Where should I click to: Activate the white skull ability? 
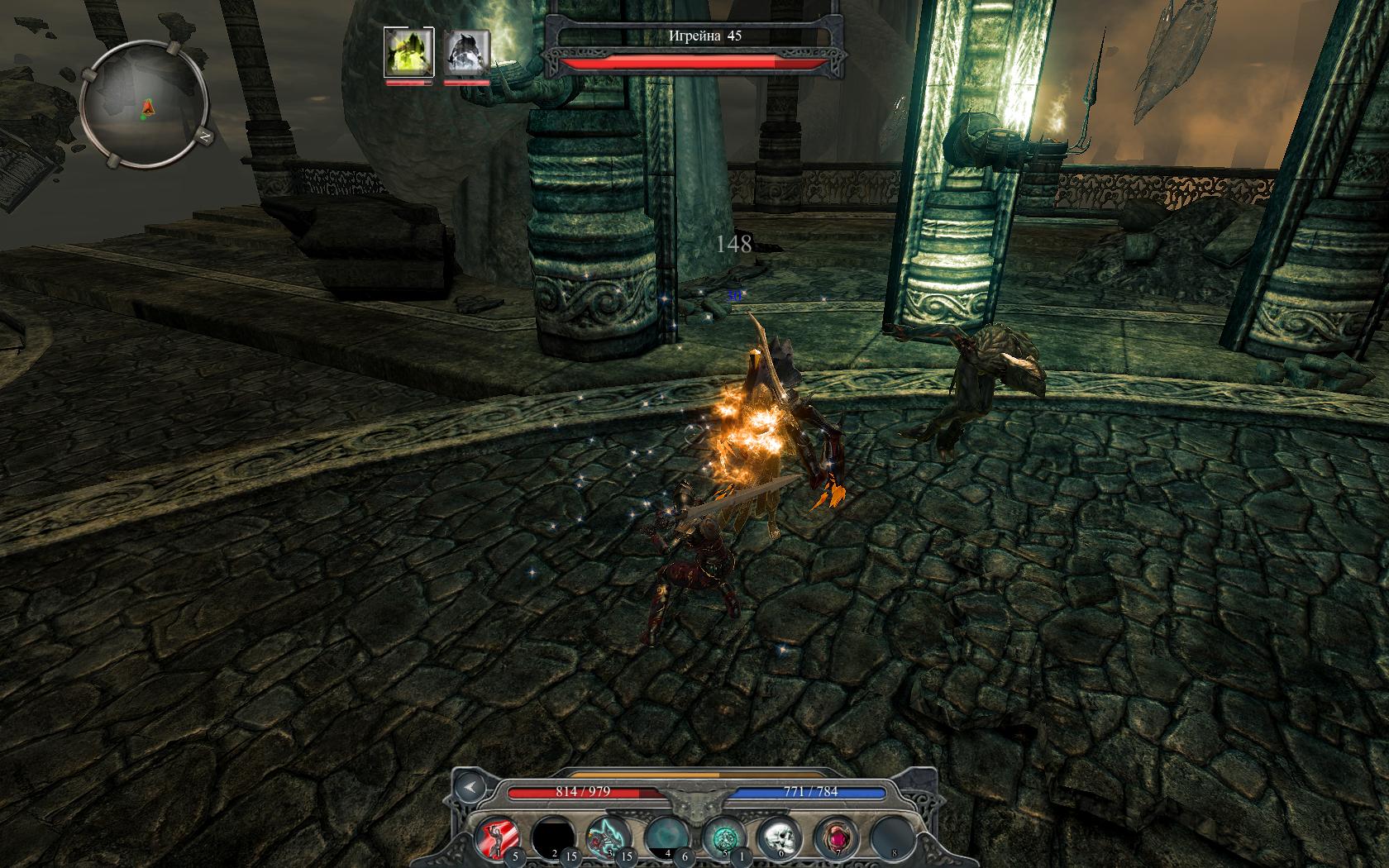coord(780,836)
